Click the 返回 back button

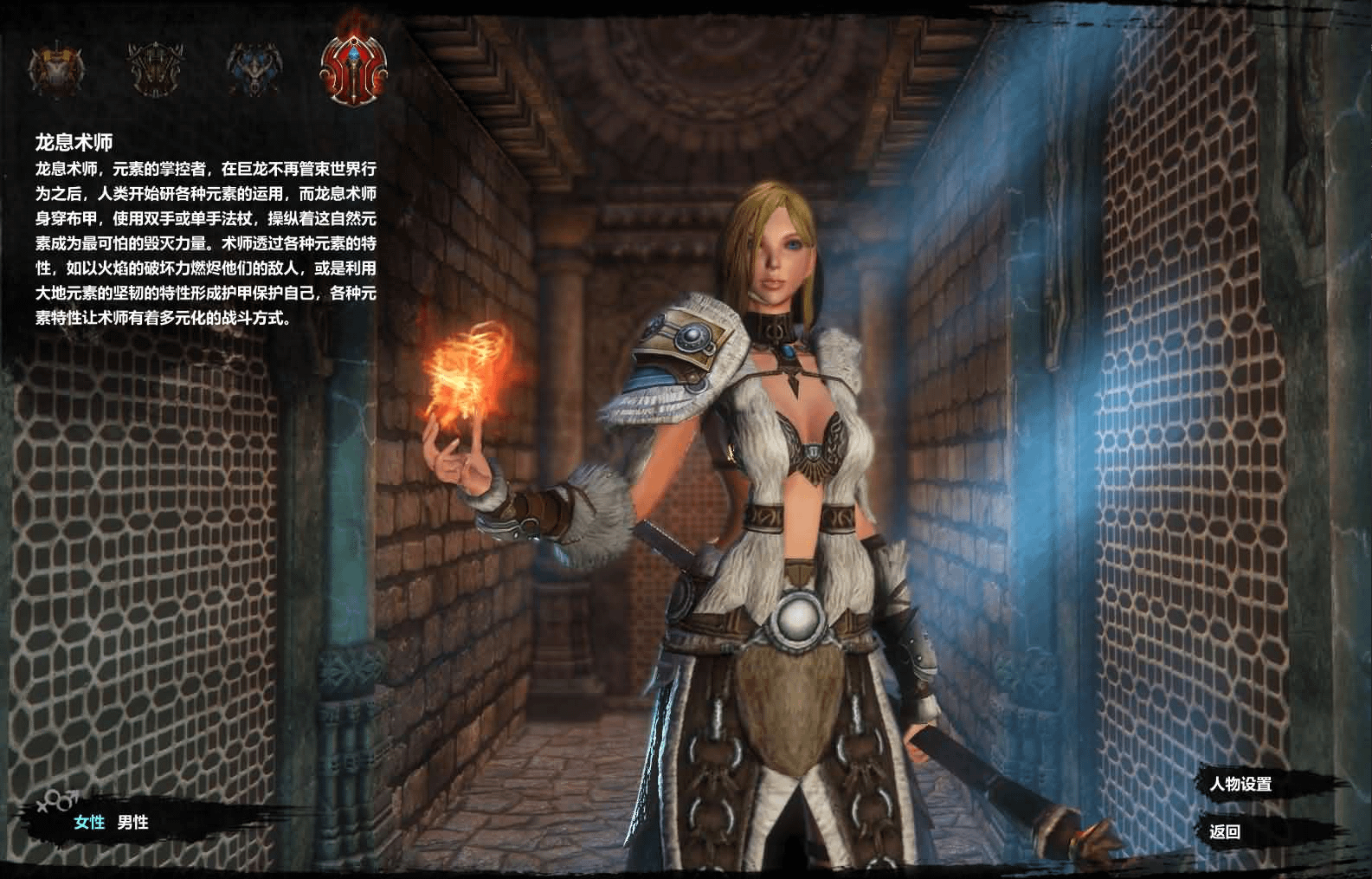1225,831
